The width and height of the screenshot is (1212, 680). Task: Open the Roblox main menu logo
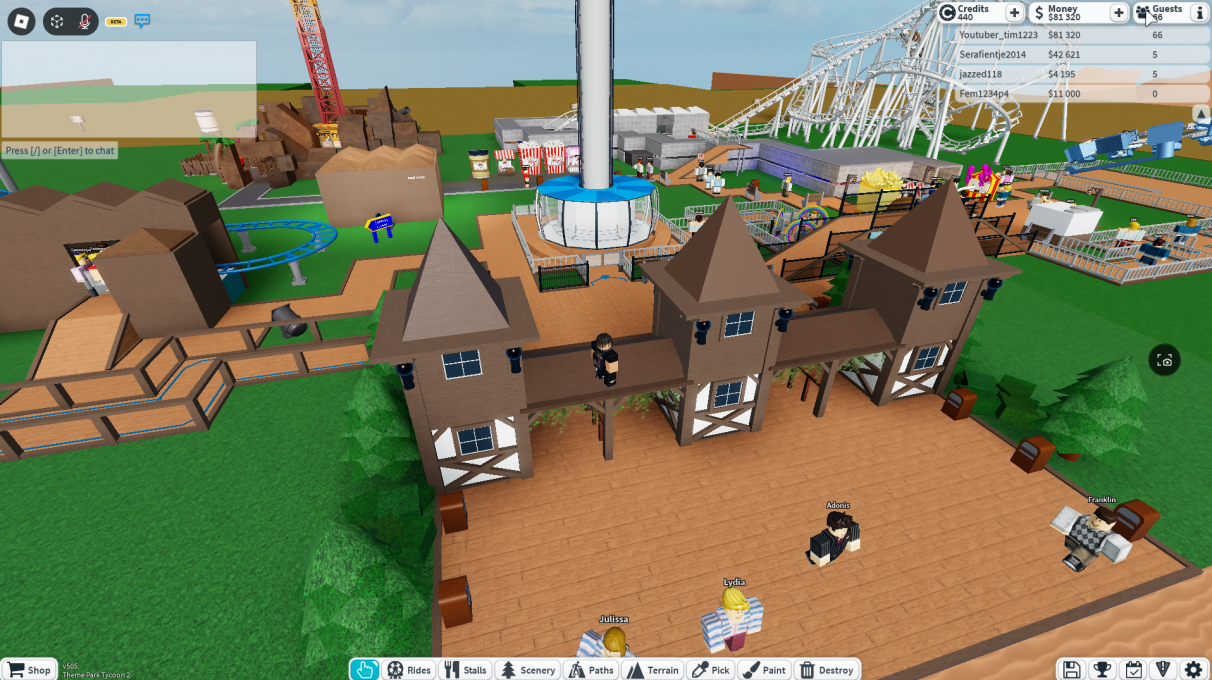(x=21, y=21)
